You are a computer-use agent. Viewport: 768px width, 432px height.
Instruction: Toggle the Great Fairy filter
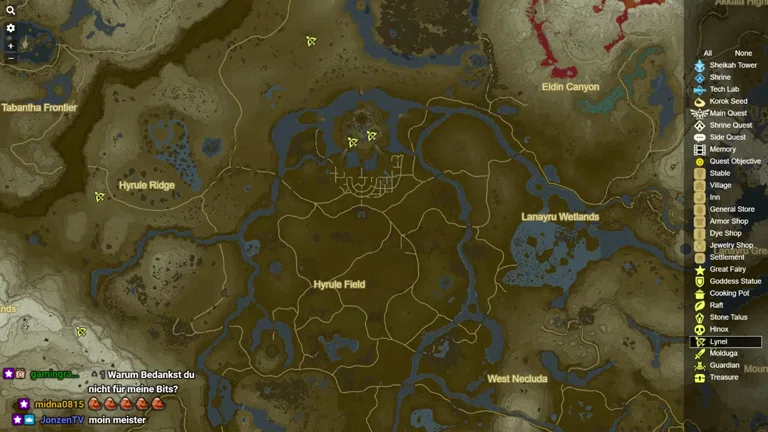[726, 269]
